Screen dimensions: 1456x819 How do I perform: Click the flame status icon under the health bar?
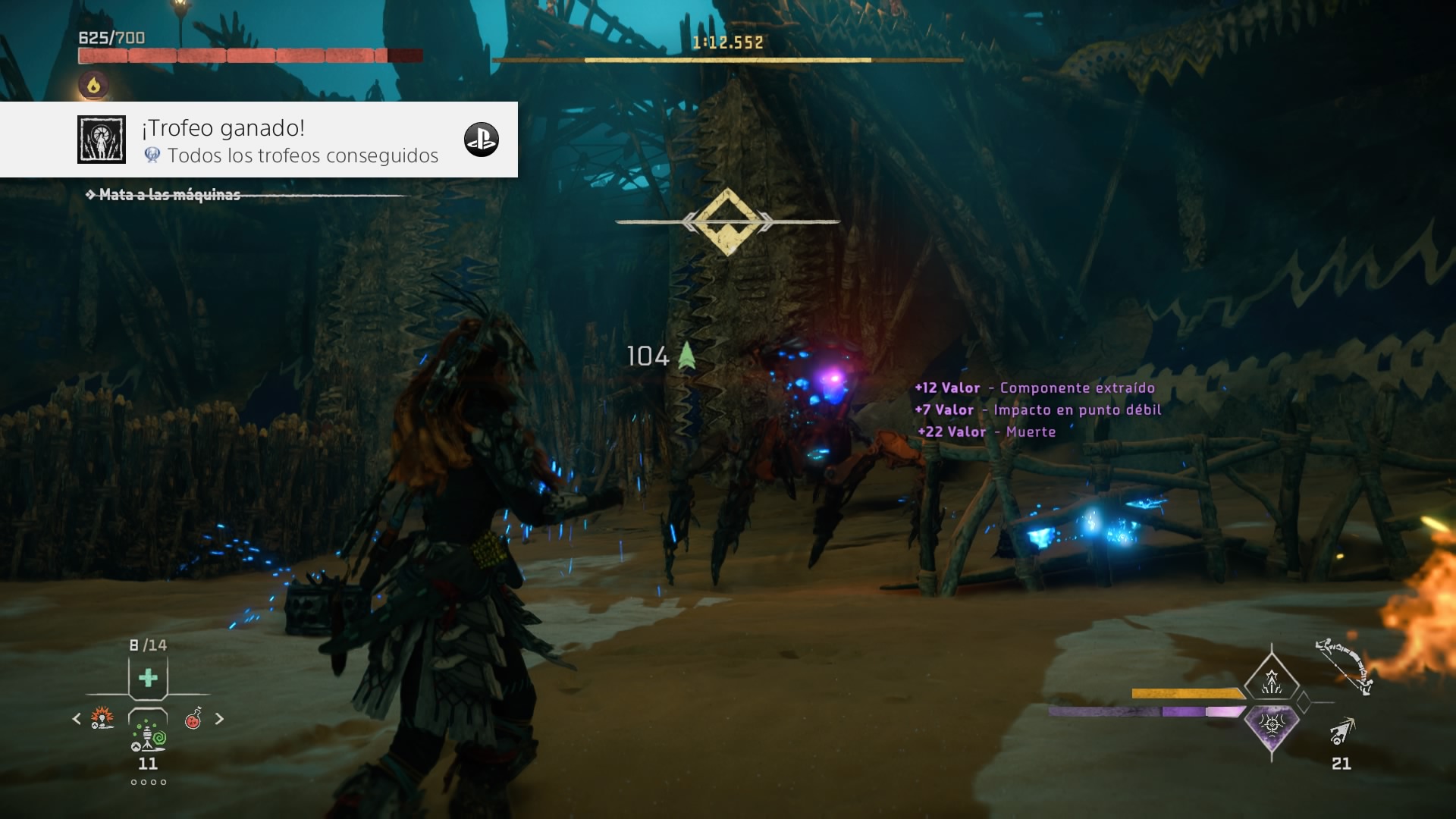tap(93, 85)
